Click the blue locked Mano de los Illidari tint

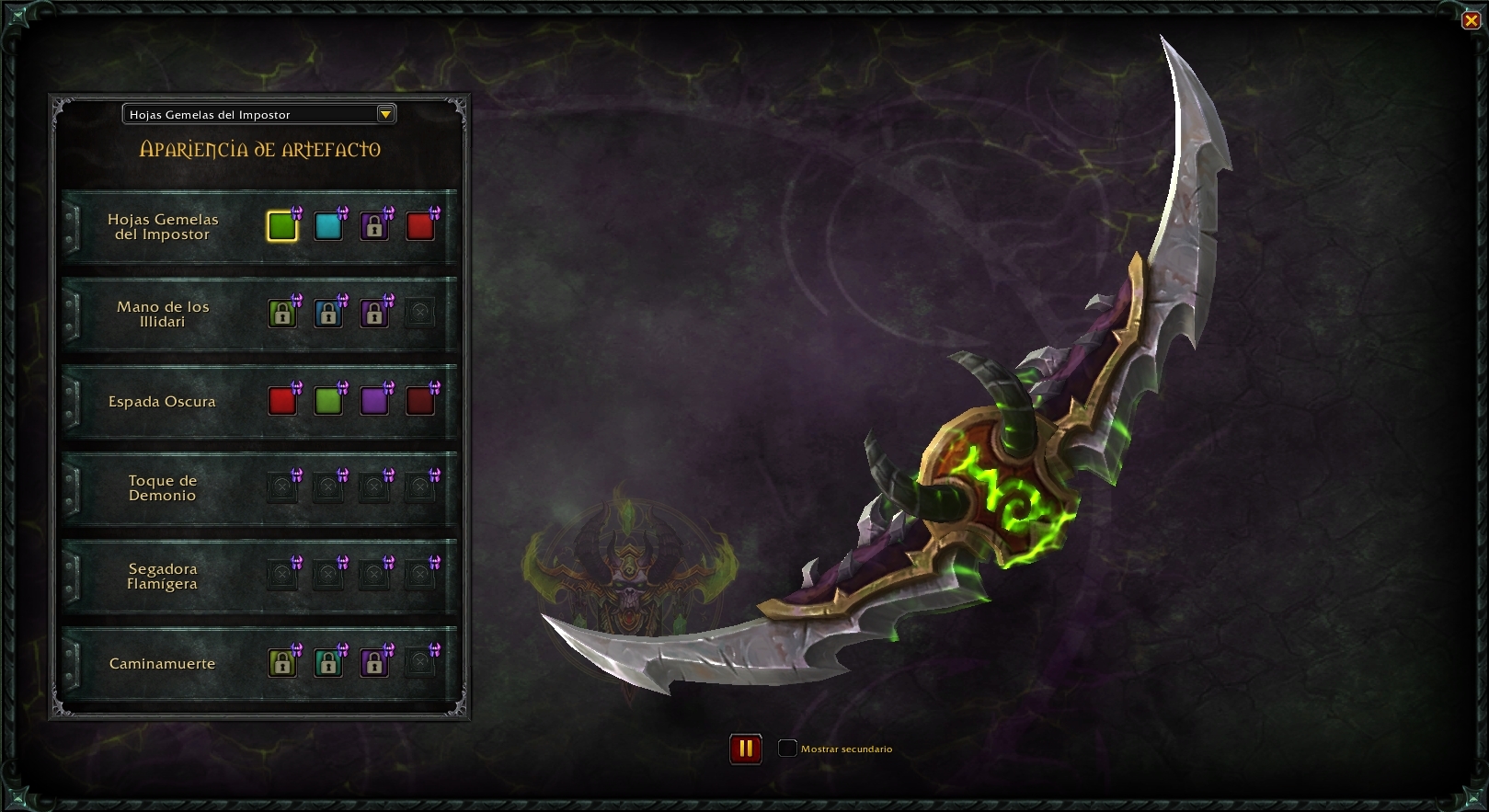click(x=328, y=313)
